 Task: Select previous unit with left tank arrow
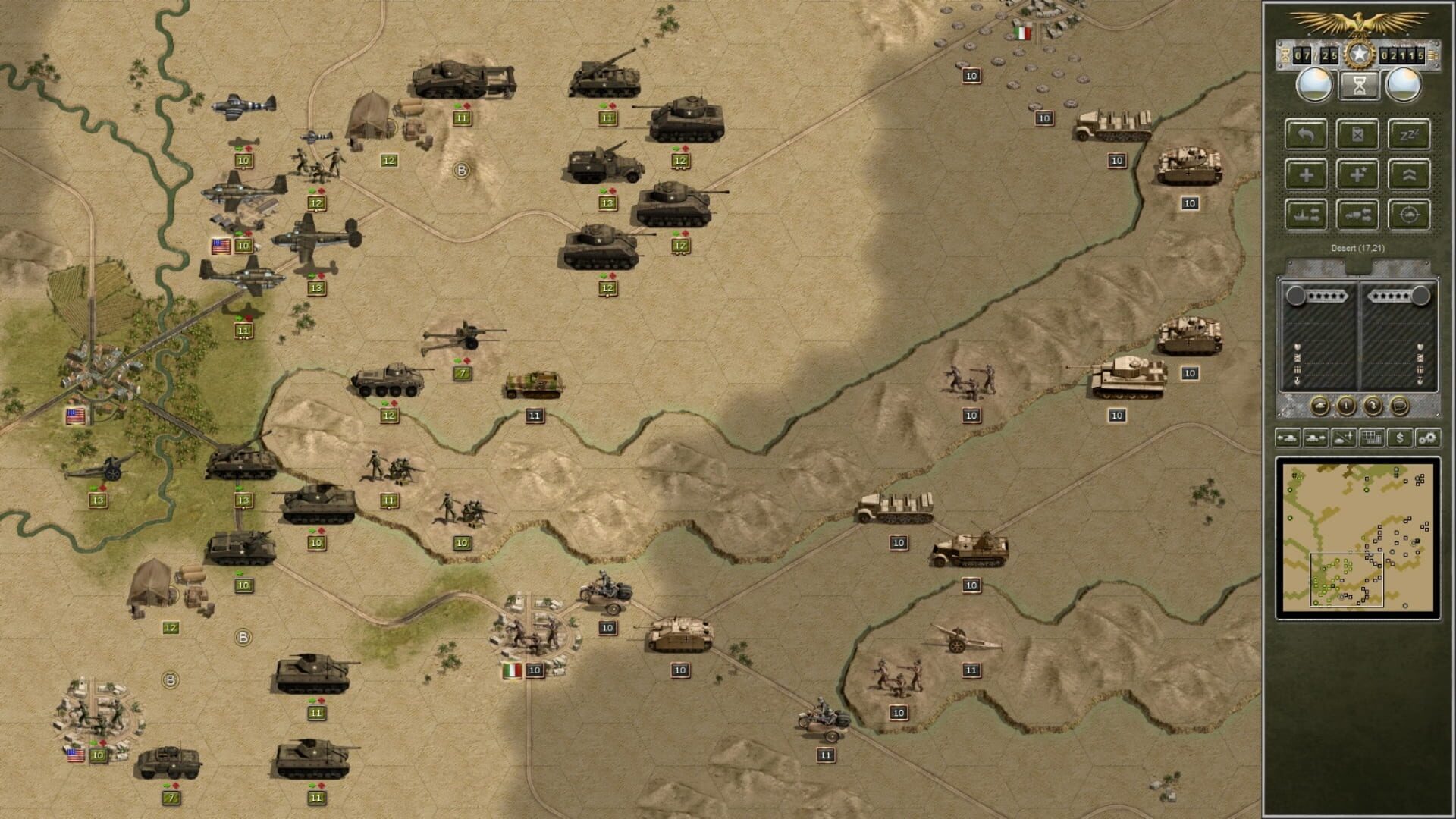tap(1289, 438)
